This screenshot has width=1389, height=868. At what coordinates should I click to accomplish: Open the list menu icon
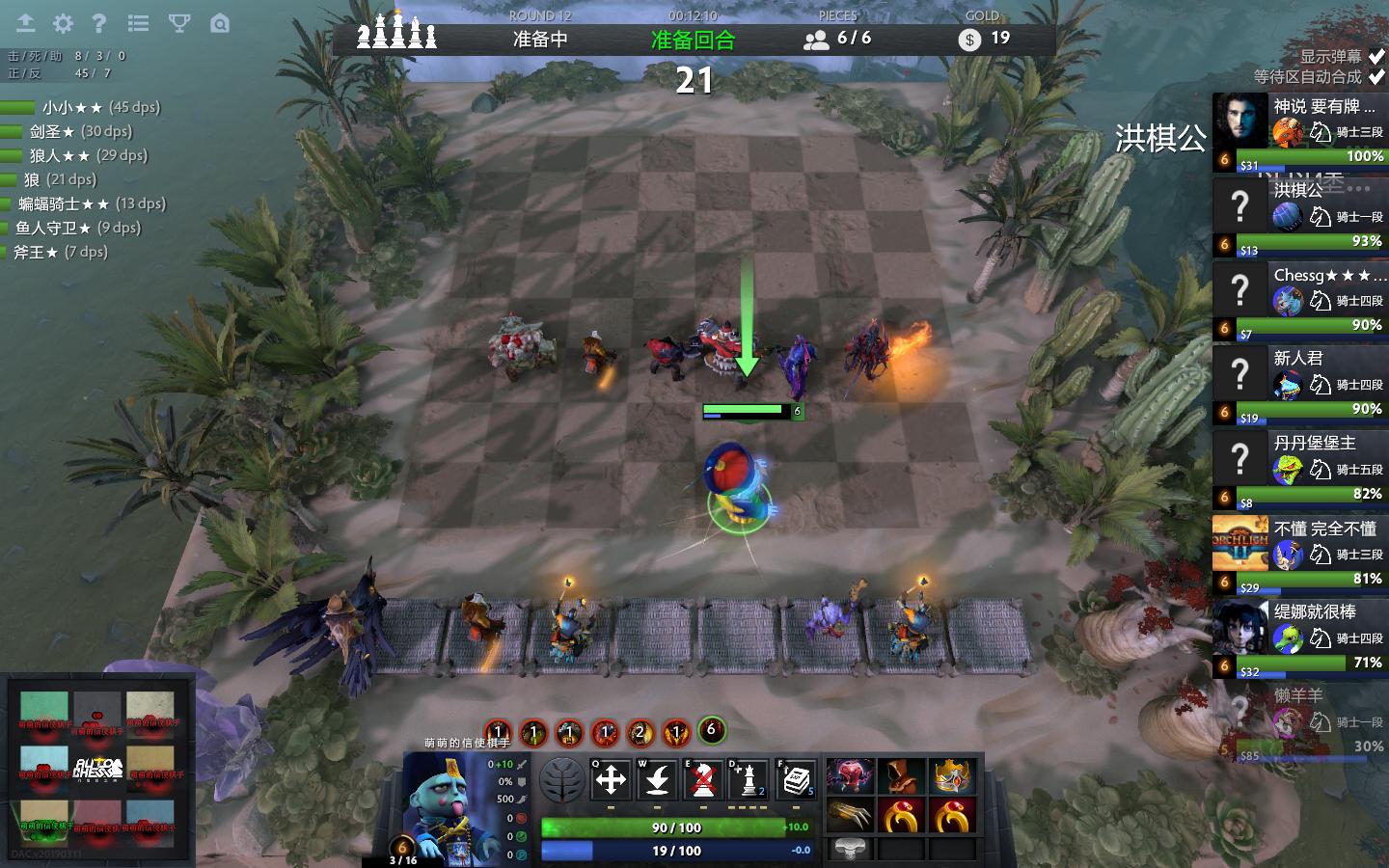coord(139,23)
